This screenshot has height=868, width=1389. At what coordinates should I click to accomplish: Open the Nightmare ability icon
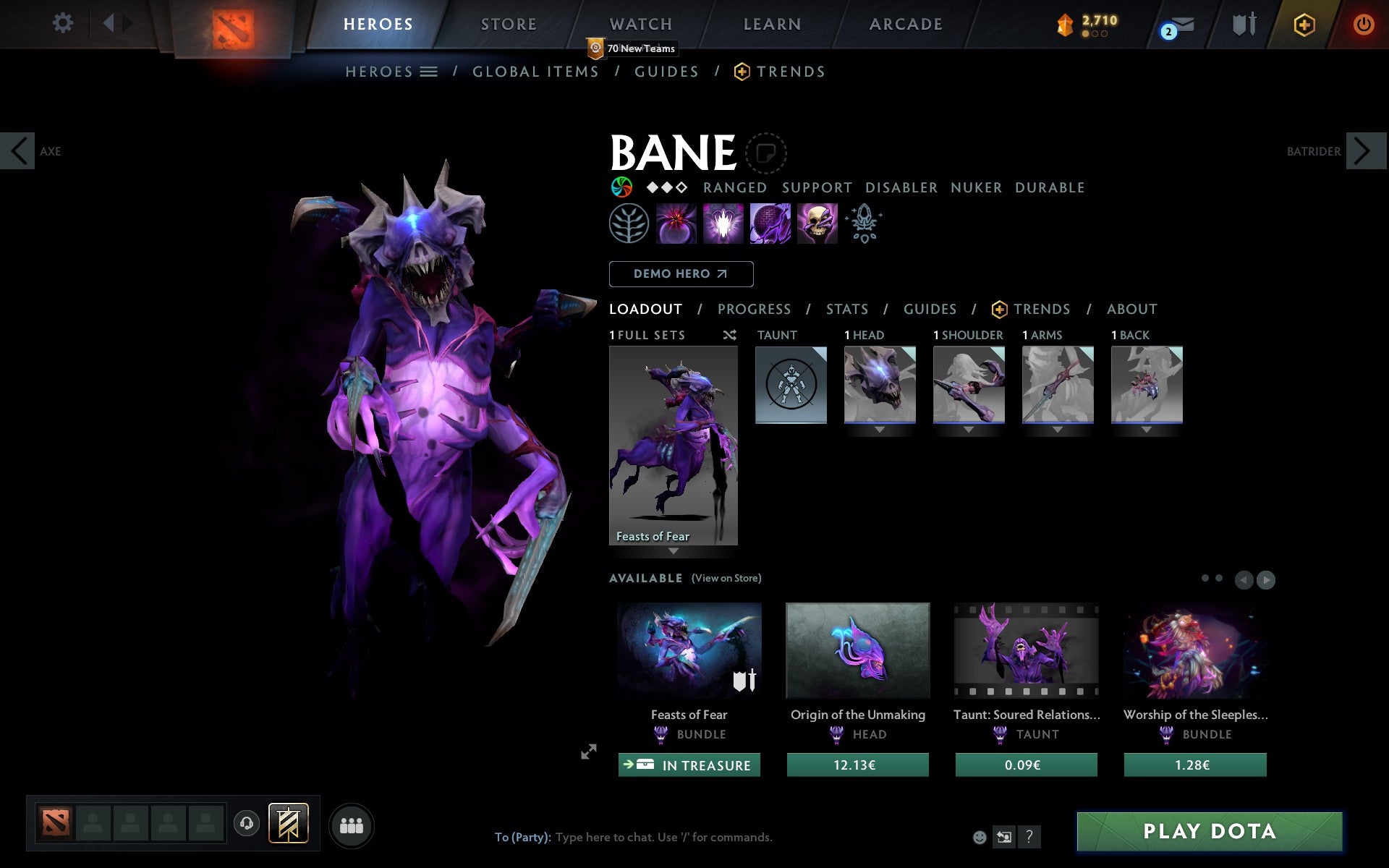[769, 223]
